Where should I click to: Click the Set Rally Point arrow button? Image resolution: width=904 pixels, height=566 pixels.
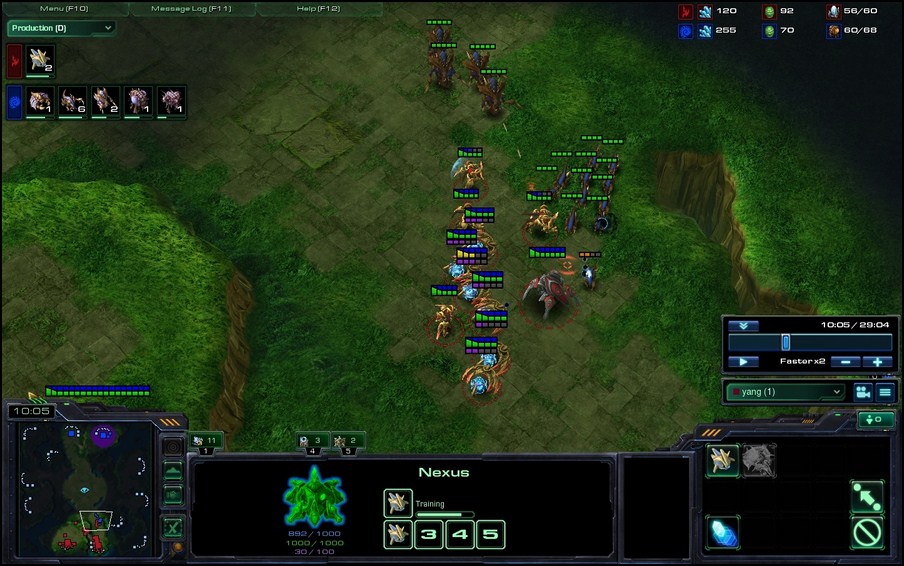click(x=867, y=496)
